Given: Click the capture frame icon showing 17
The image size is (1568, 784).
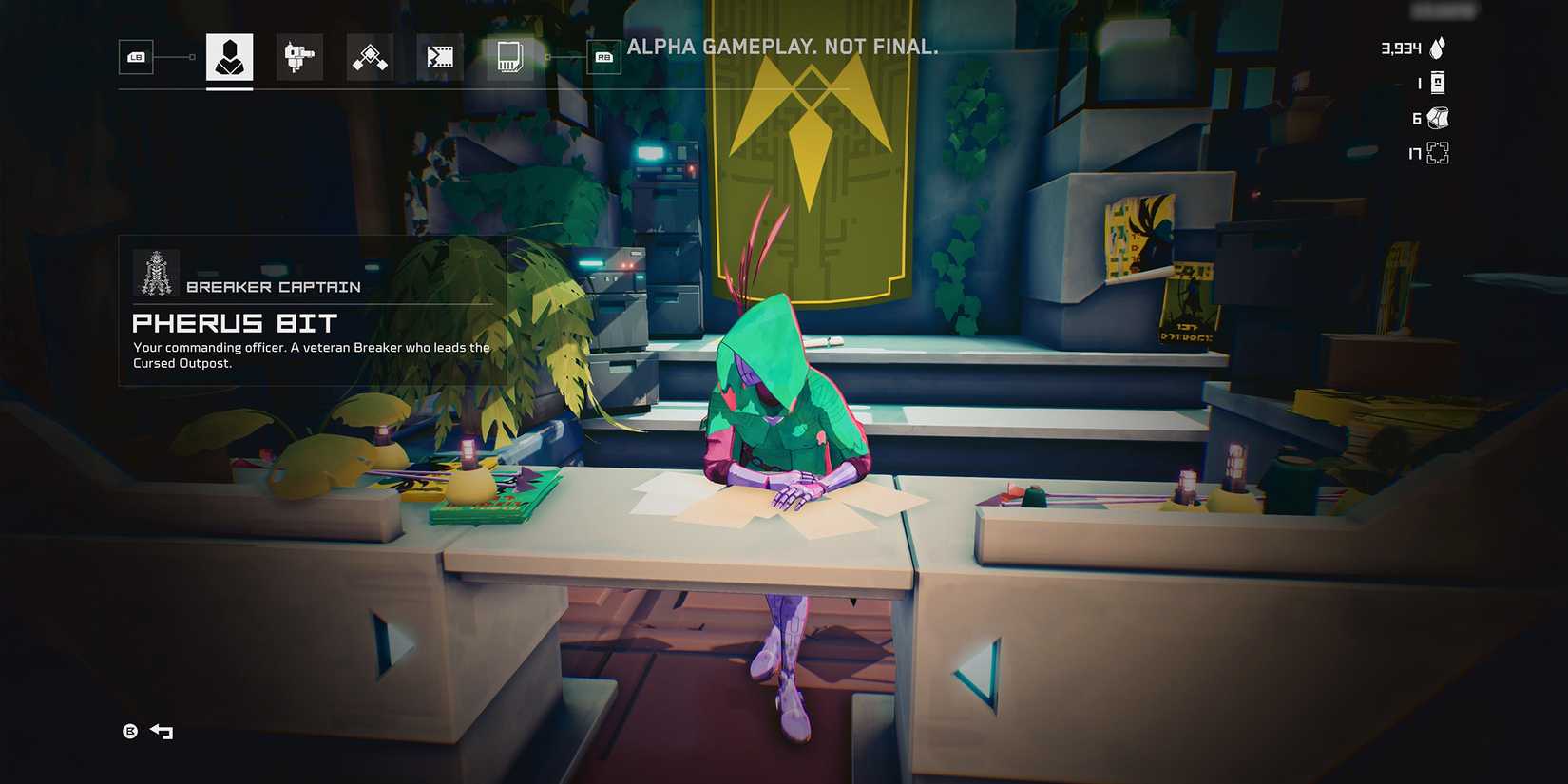Looking at the screenshot, I should pos(1438,152).
